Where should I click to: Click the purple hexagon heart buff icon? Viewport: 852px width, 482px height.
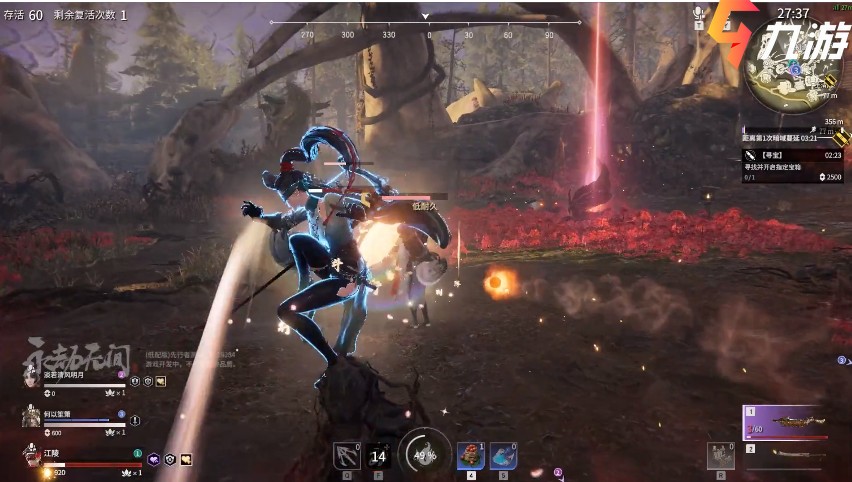click(x=154, y=459)
